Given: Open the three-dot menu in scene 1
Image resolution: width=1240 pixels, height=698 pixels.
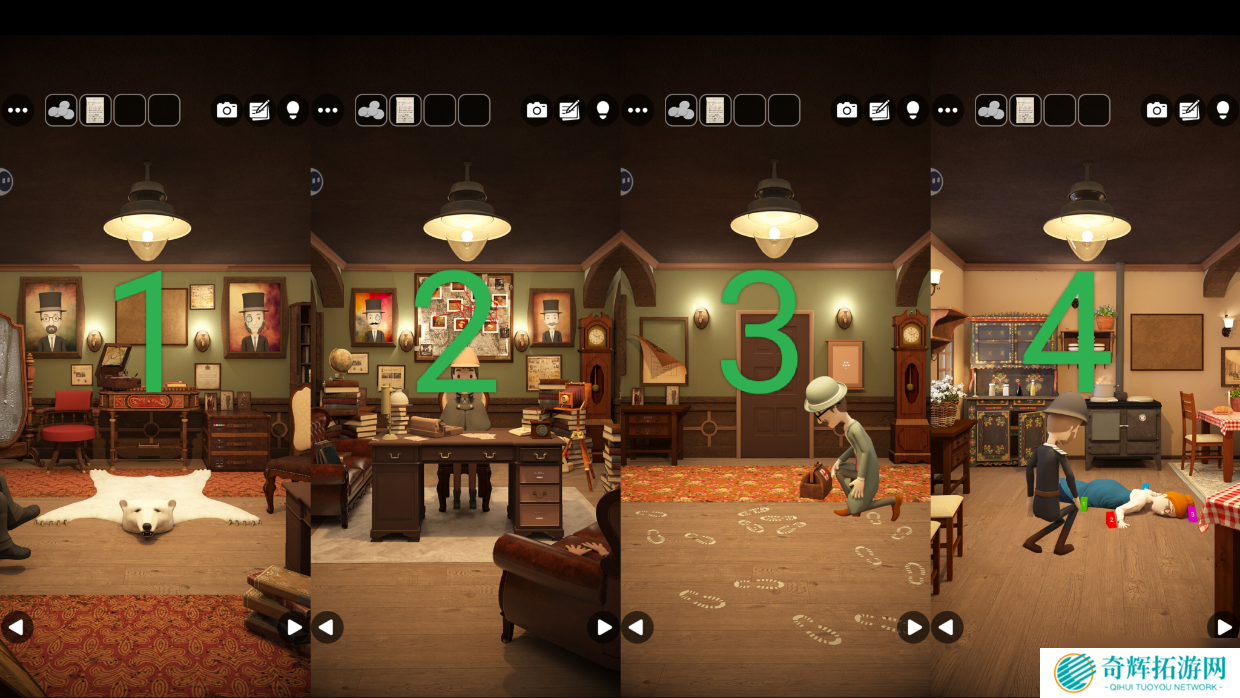Looking at the screenshot, I should [x=17, y=110].
